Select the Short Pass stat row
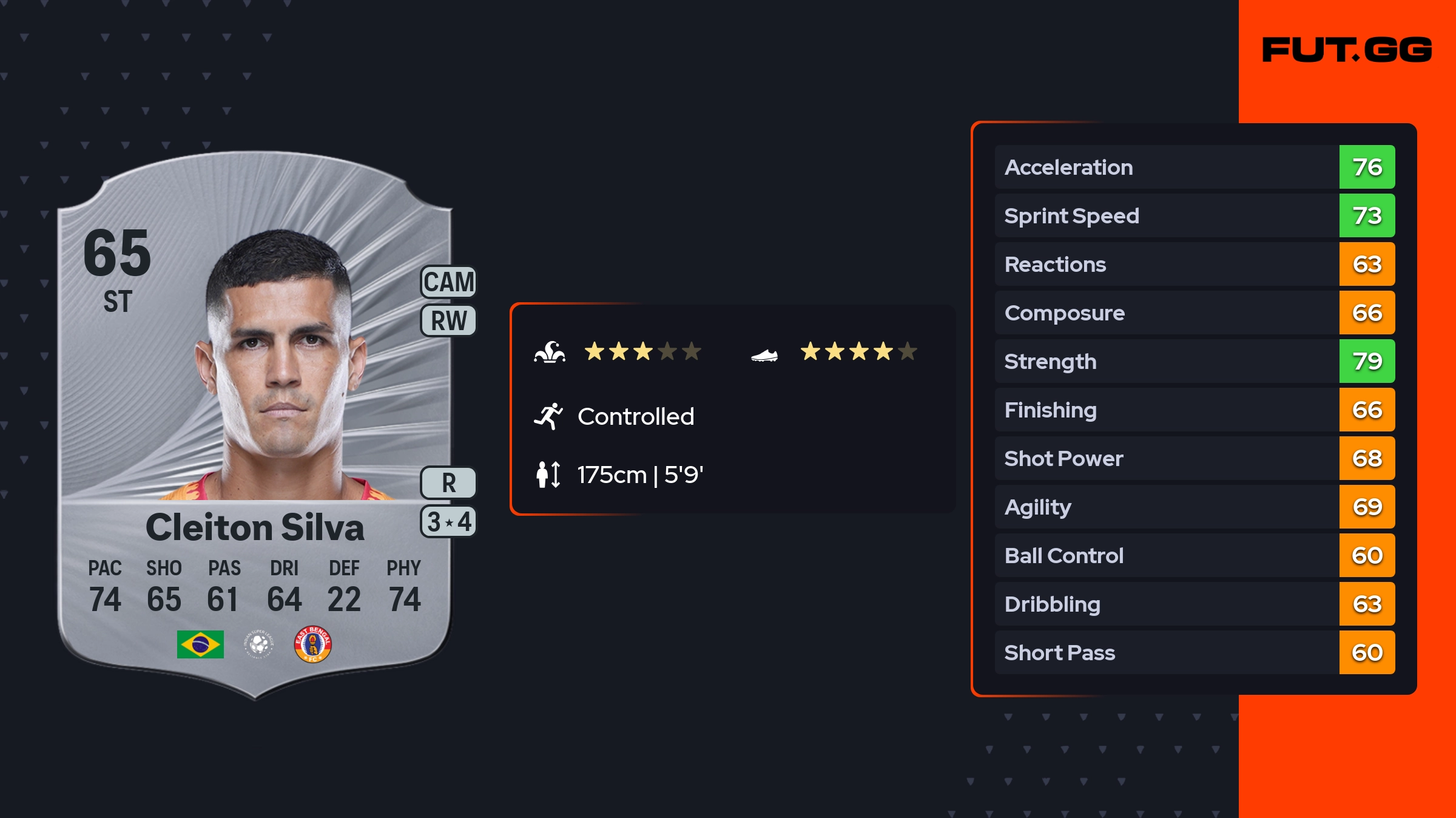Screen dimensions: 1456x818 tap(1194, 652)
